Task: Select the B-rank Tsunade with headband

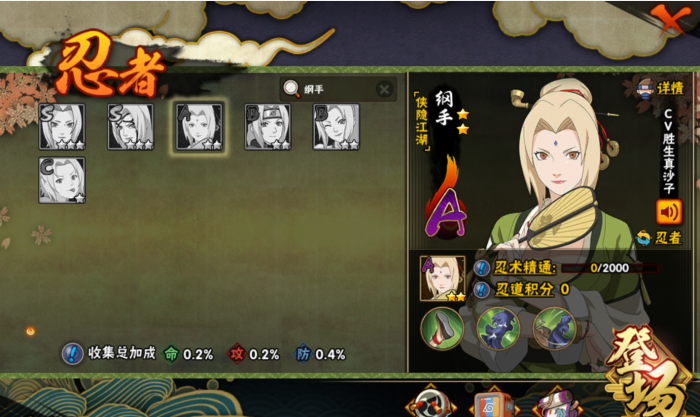Action: tap(268, 127)
